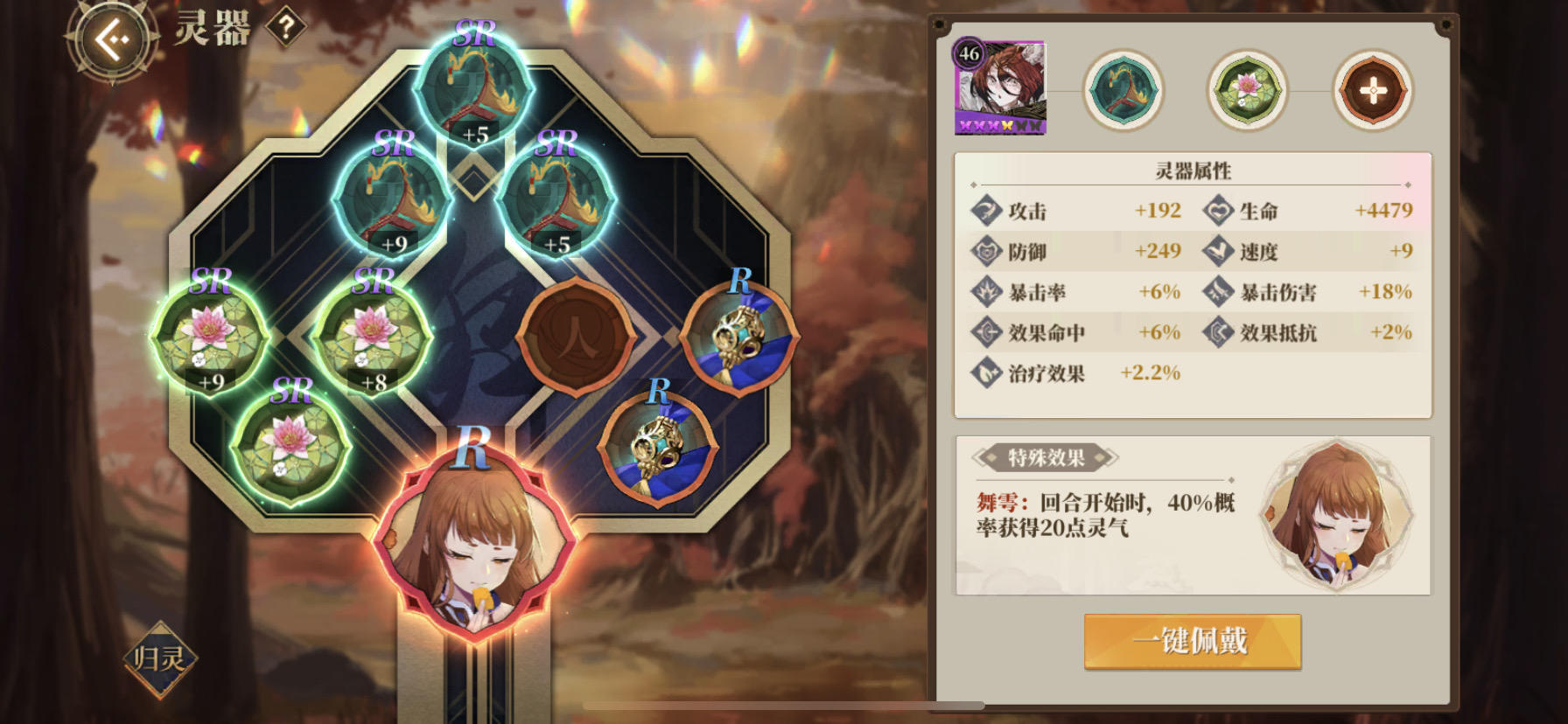
Task: Open help via the question mark icon
Action: [285, 27]
